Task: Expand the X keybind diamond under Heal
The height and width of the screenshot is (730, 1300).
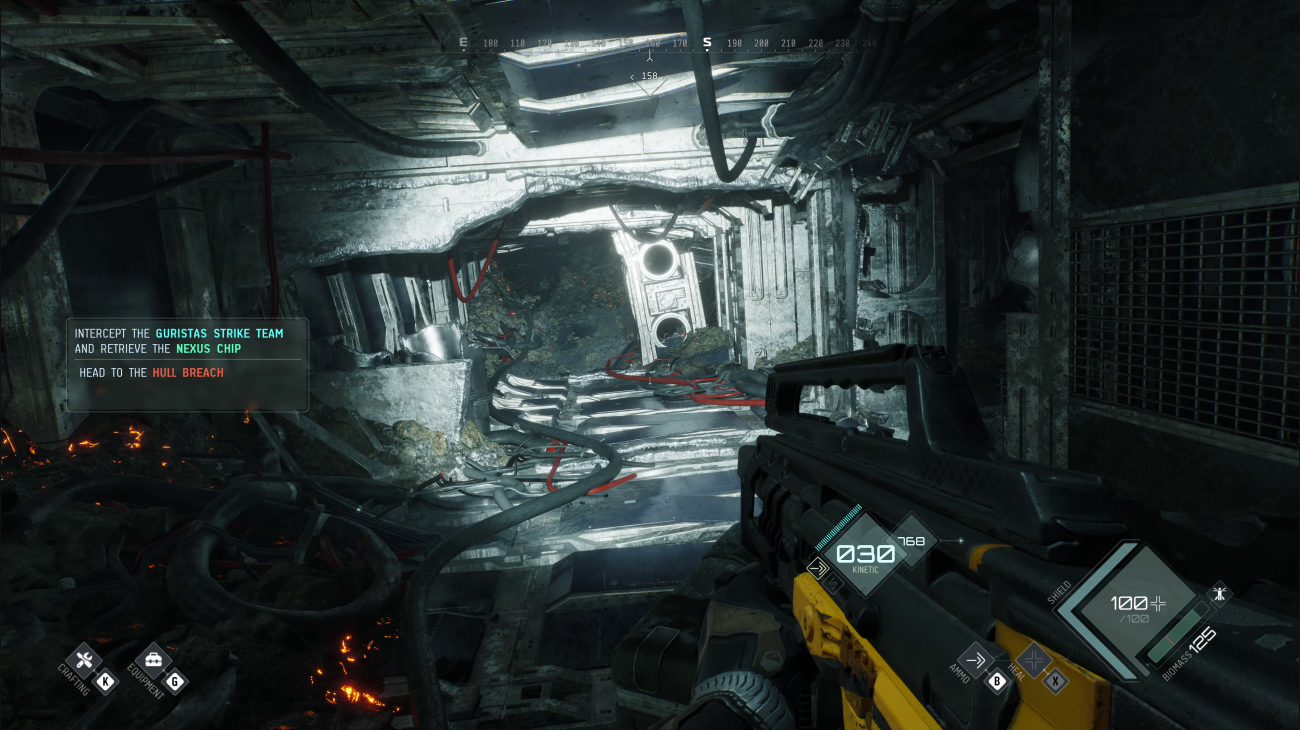Action: point(1057,682)
